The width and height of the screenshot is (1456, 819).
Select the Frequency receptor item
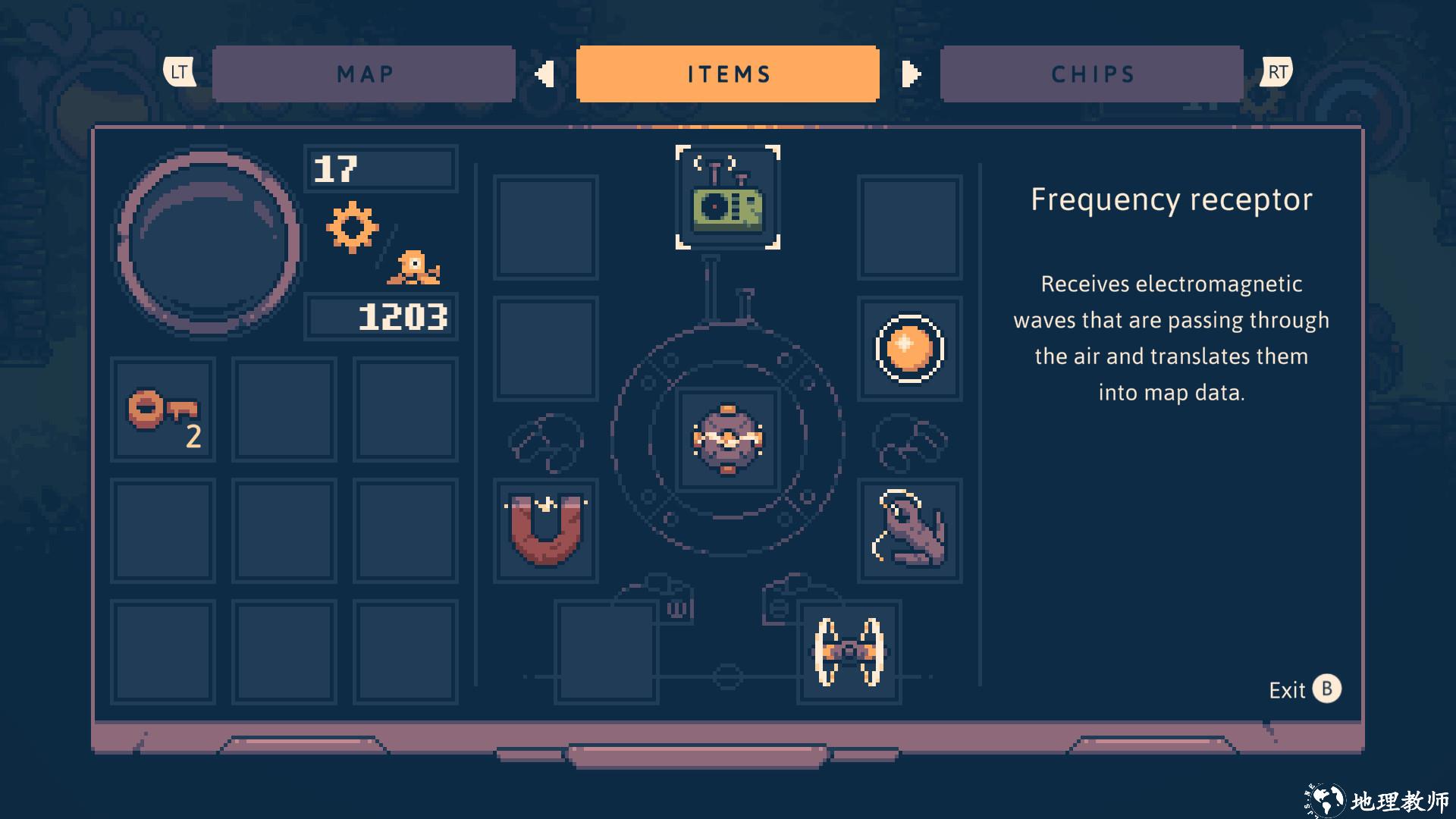pos(728,198)
